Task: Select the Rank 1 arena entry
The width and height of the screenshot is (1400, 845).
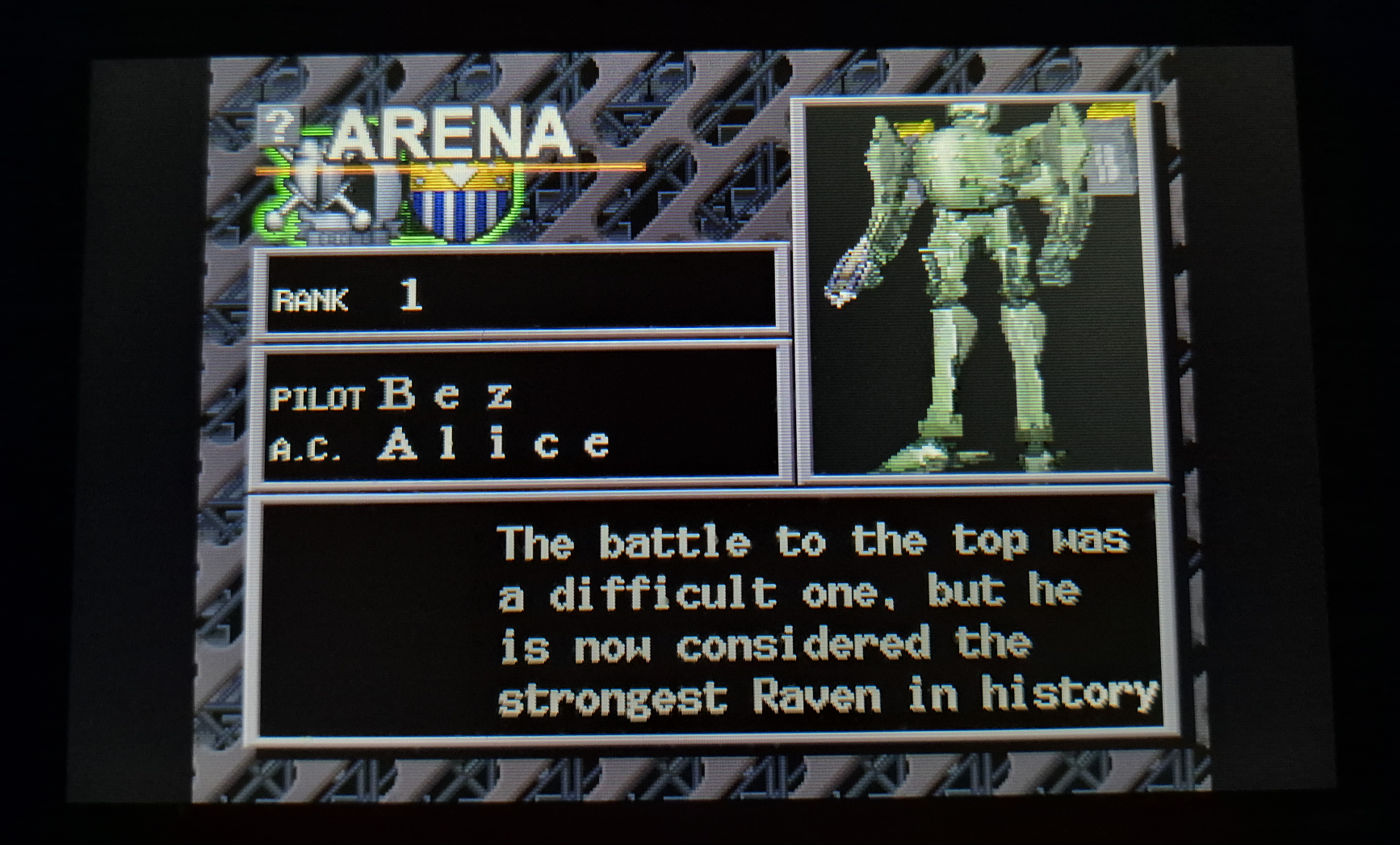Action: (x=519, y=295)
